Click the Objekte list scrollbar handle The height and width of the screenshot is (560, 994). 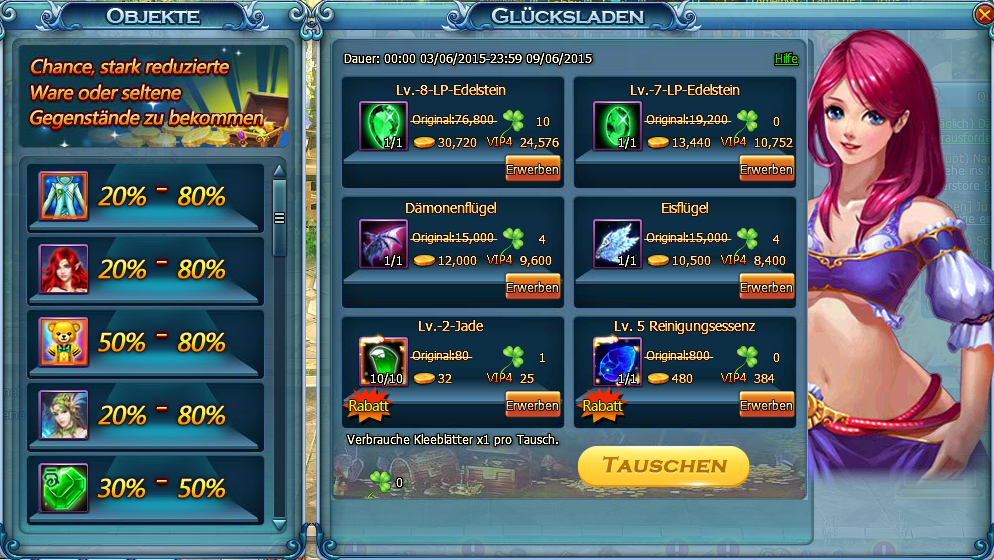(x=280, y=218)
